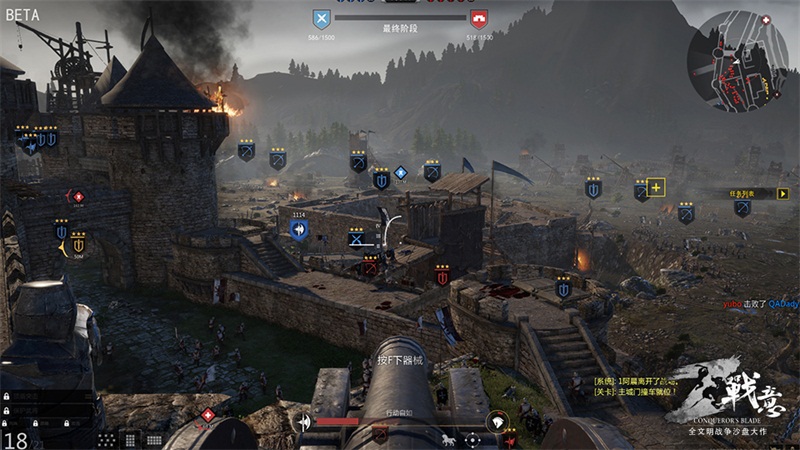800x450 pixels.
Task: Select the scattered dots formation
Action: pos(105,439)
